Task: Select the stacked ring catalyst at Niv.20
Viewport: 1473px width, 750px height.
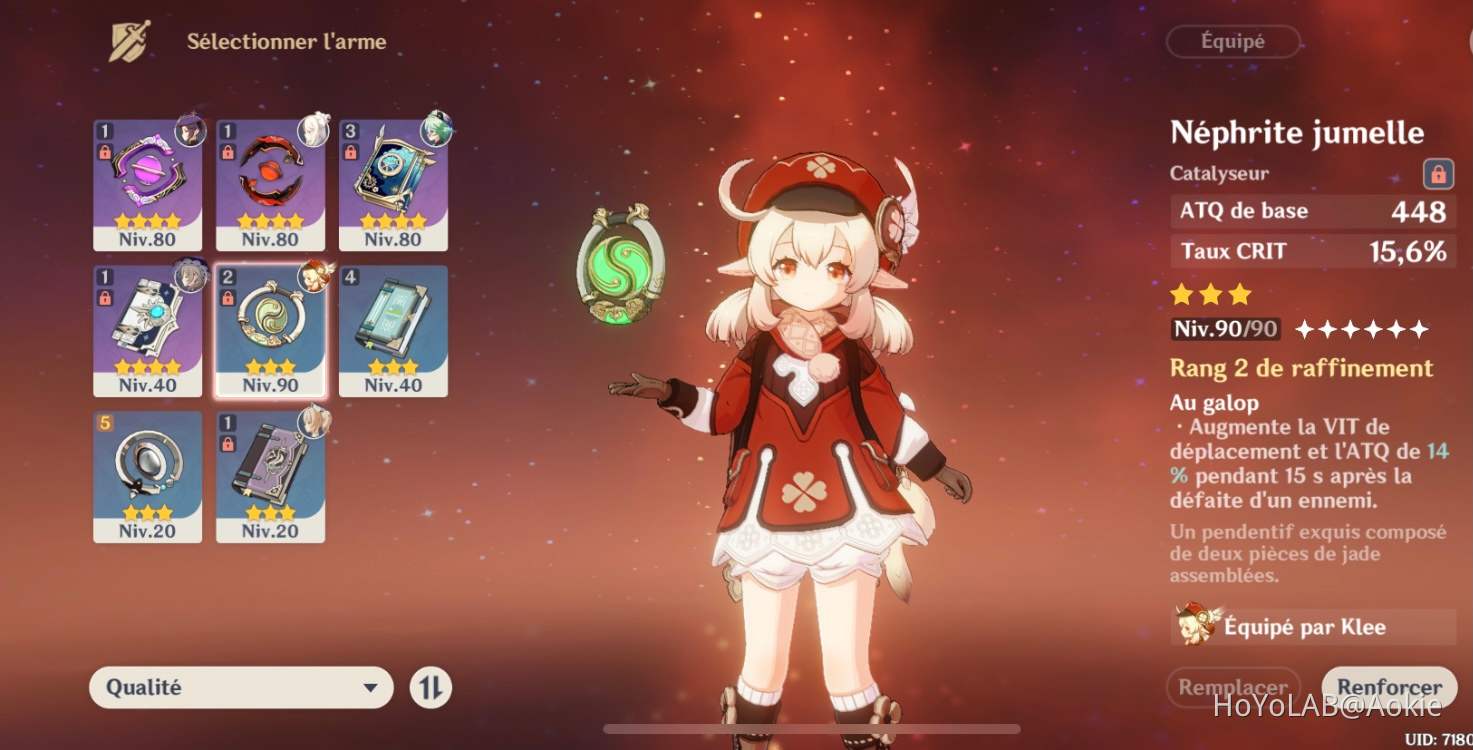Action: (x=147, y=472)
